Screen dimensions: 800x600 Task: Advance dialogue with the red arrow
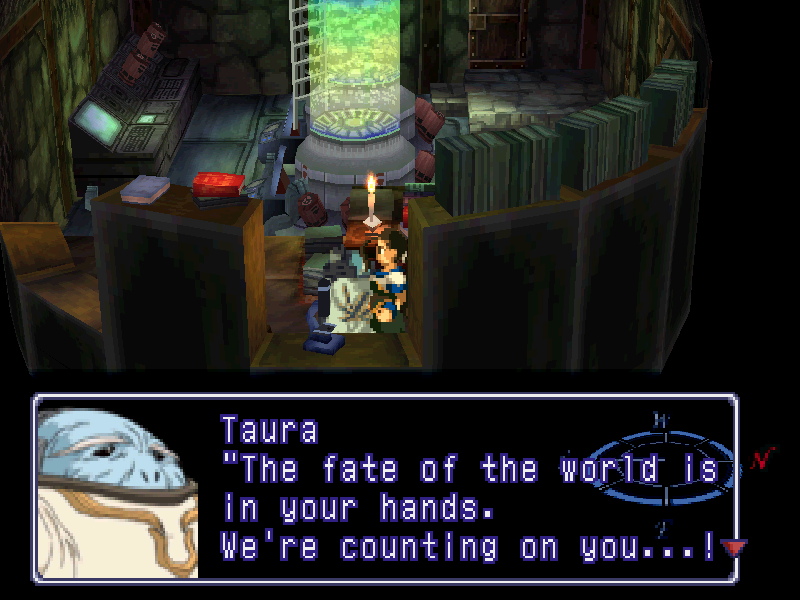point(736,548)
